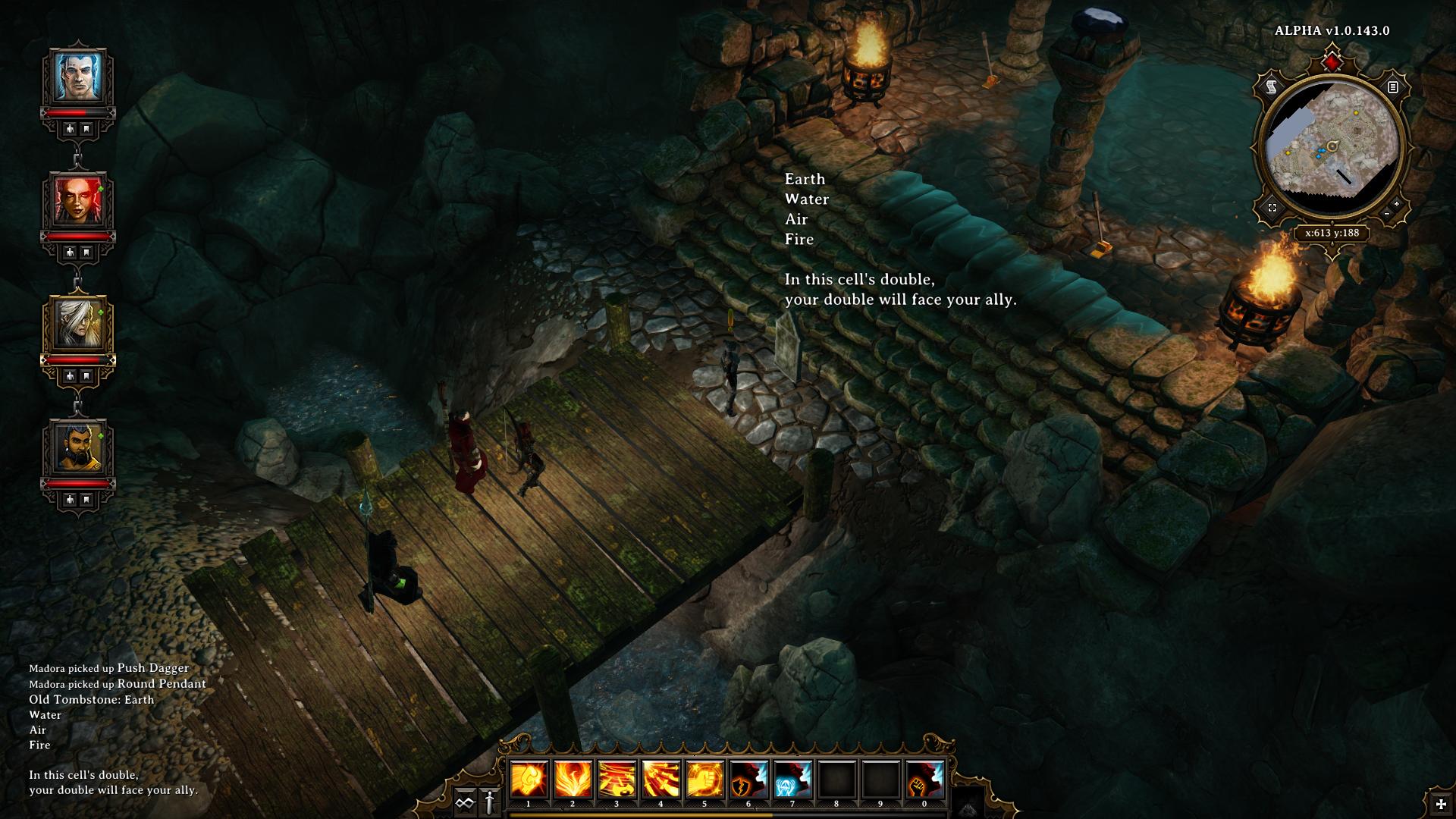Use the broken shield shout skill in slot 6

coord(748,780)
